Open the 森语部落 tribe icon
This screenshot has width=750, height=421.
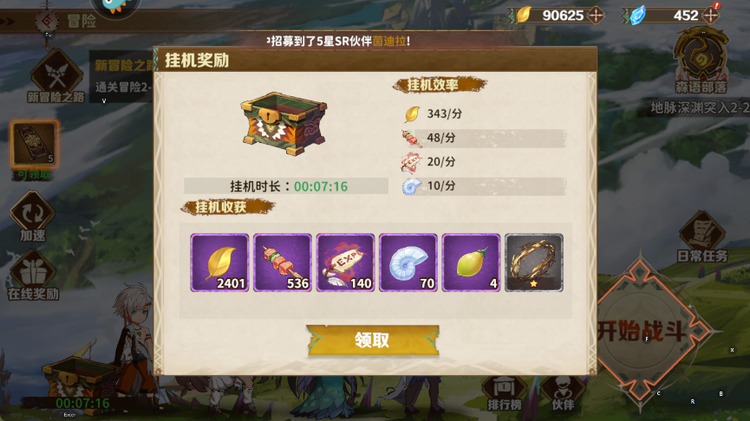click(x=702, y=62)
